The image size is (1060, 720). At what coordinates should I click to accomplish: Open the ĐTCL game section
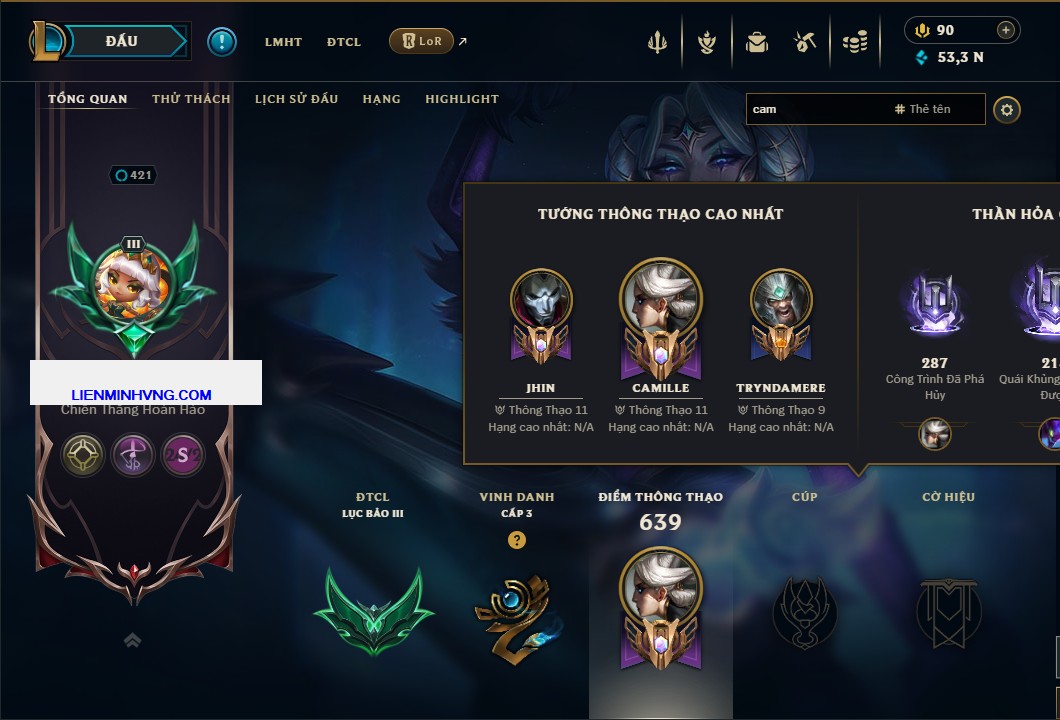344,42
